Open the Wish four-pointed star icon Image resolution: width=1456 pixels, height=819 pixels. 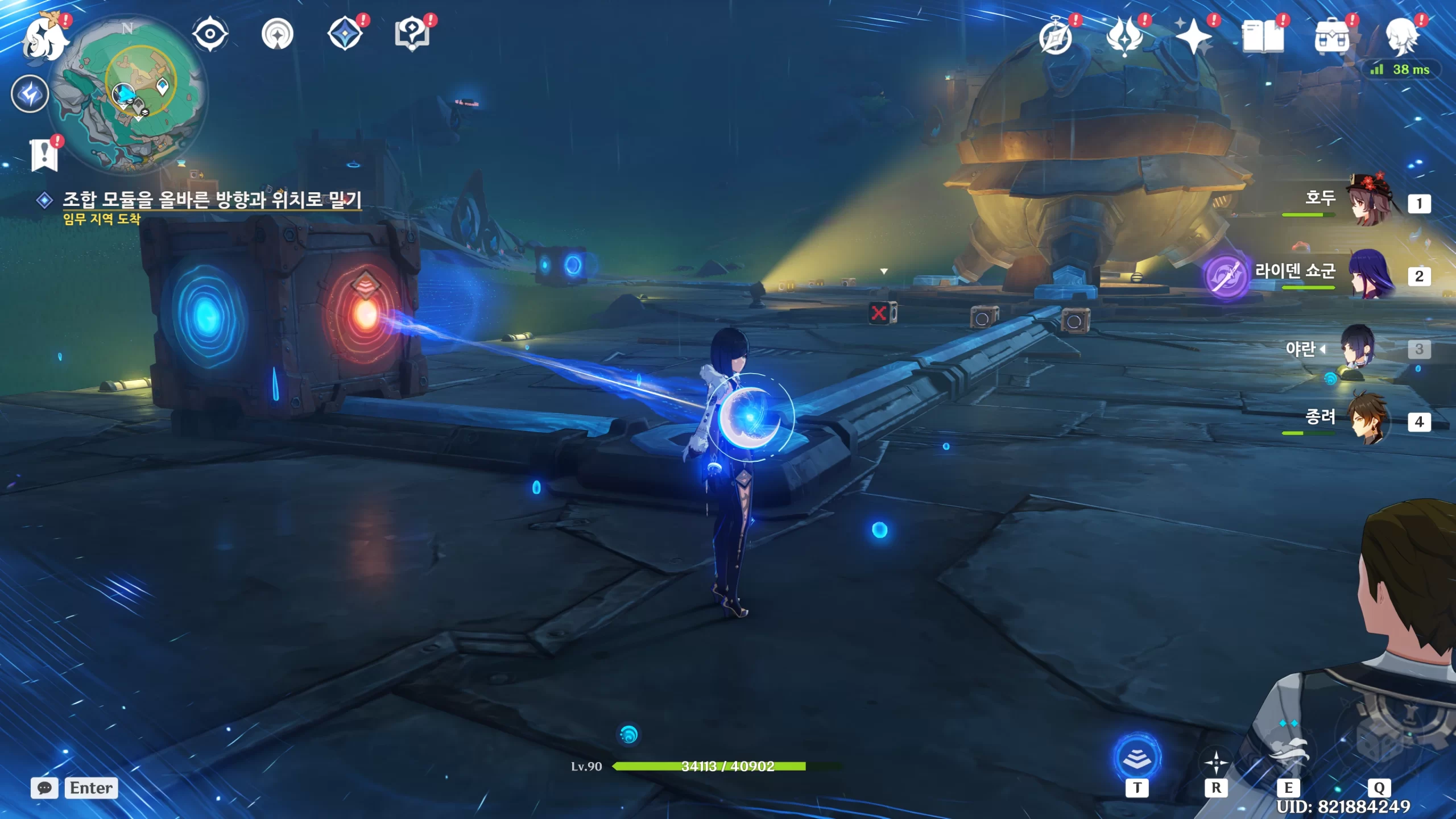[x=1193, y=38]
